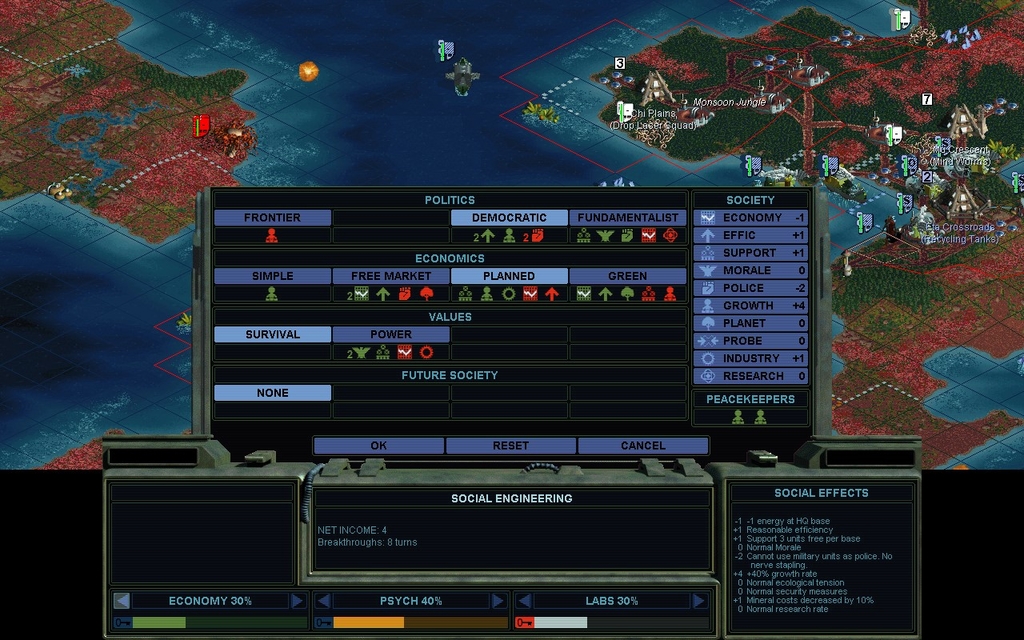Image resolution: width=1024 pixels, height=640 pixels.
Task: Increase Psych allocation with right arrow
Action: click(498, 601)
